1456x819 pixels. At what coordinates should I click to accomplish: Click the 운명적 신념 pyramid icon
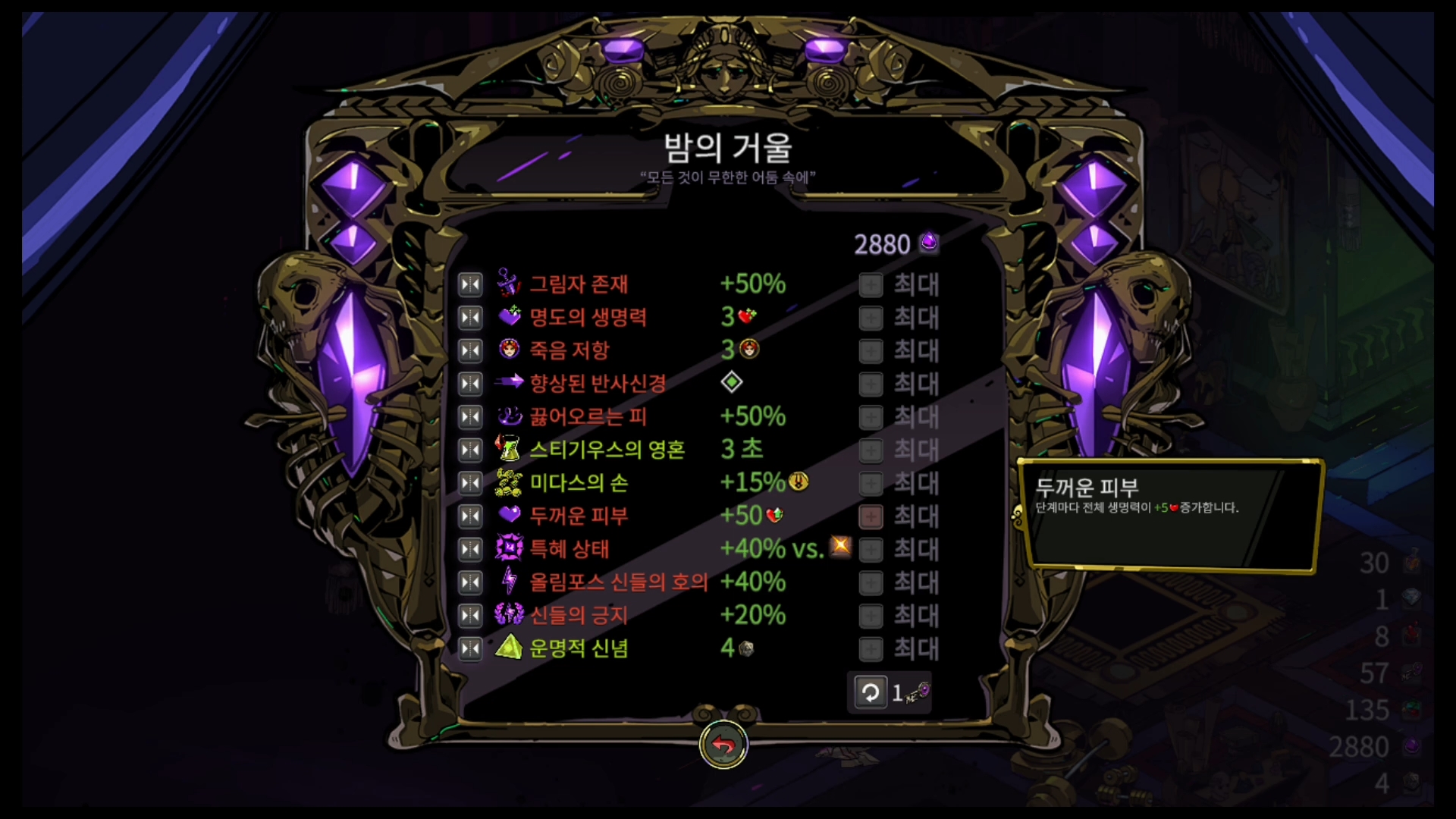point(509,648)
